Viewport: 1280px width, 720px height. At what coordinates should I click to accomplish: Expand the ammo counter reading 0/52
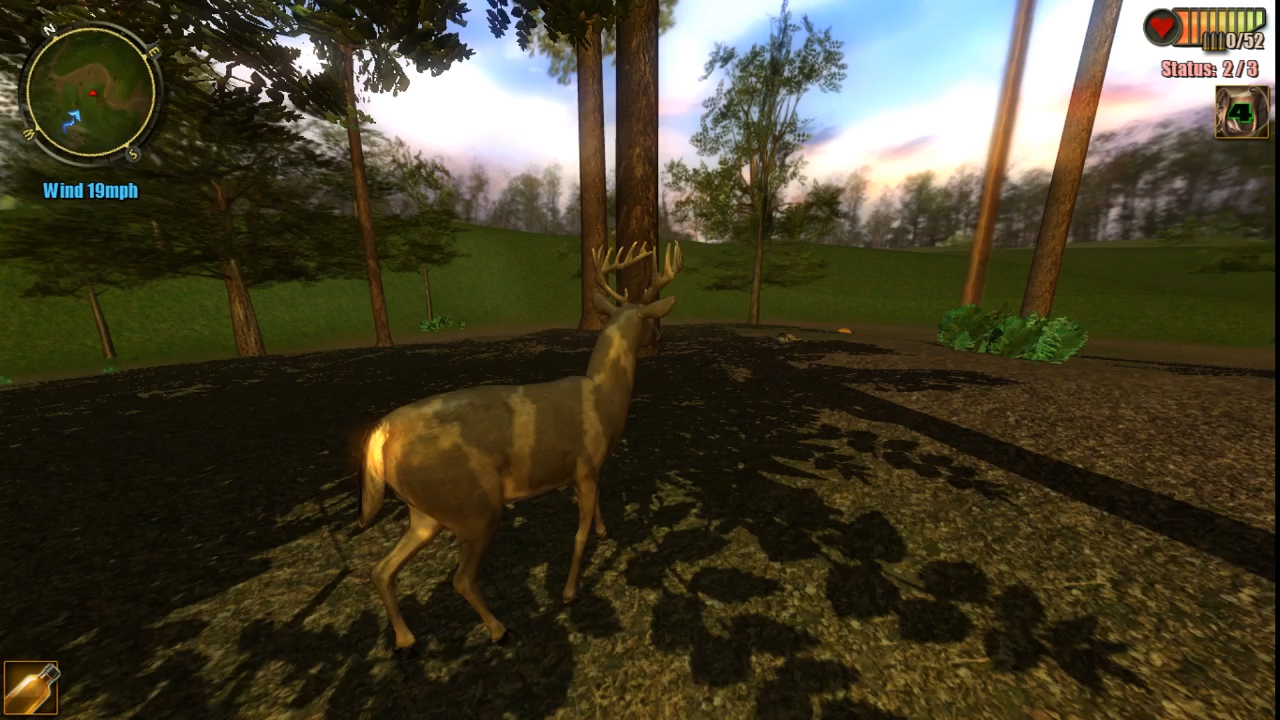1245,39
